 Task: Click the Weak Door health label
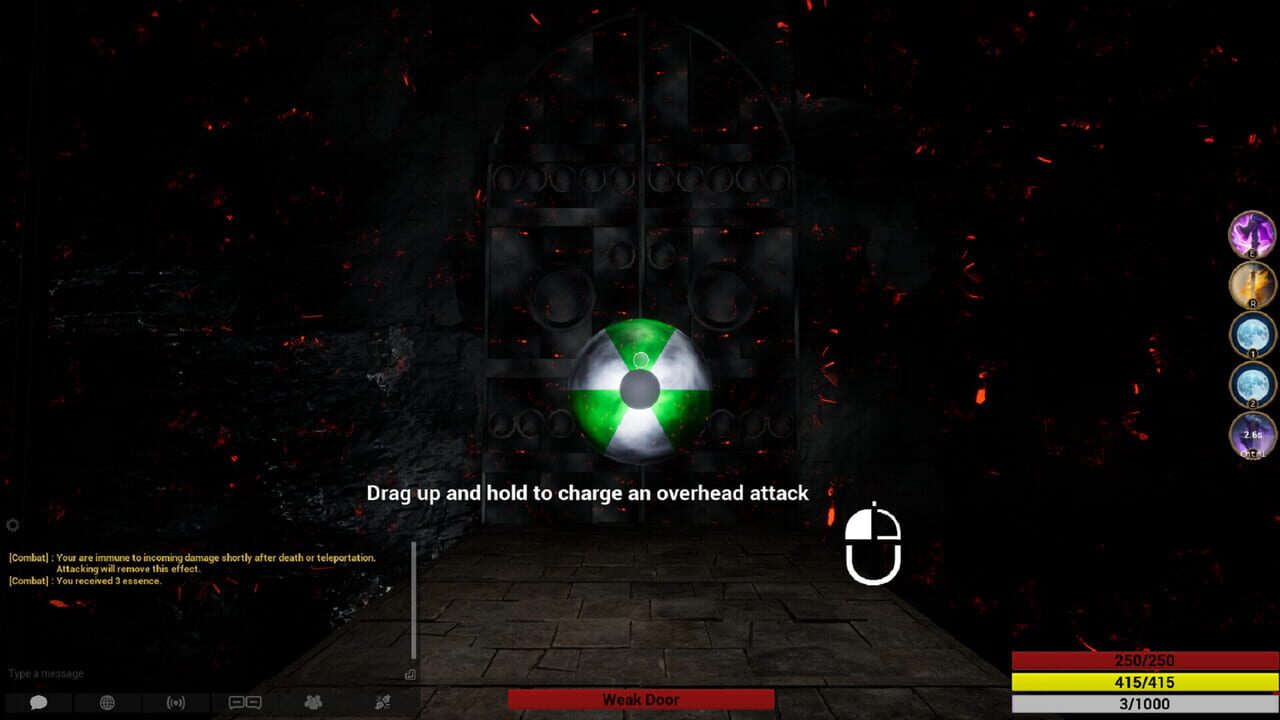click(639, 699)
